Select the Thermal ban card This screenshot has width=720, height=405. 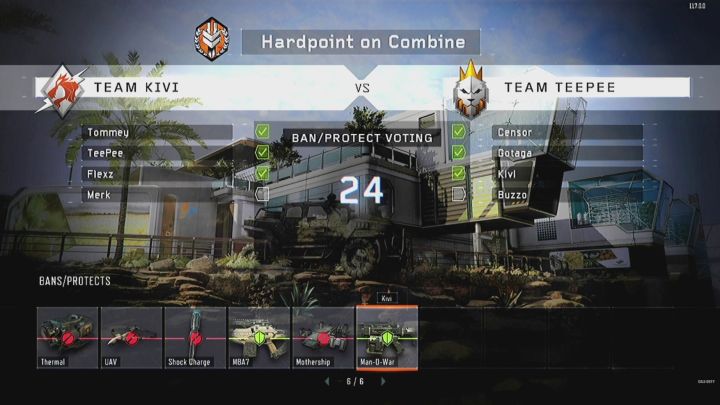tap(67, 337)
